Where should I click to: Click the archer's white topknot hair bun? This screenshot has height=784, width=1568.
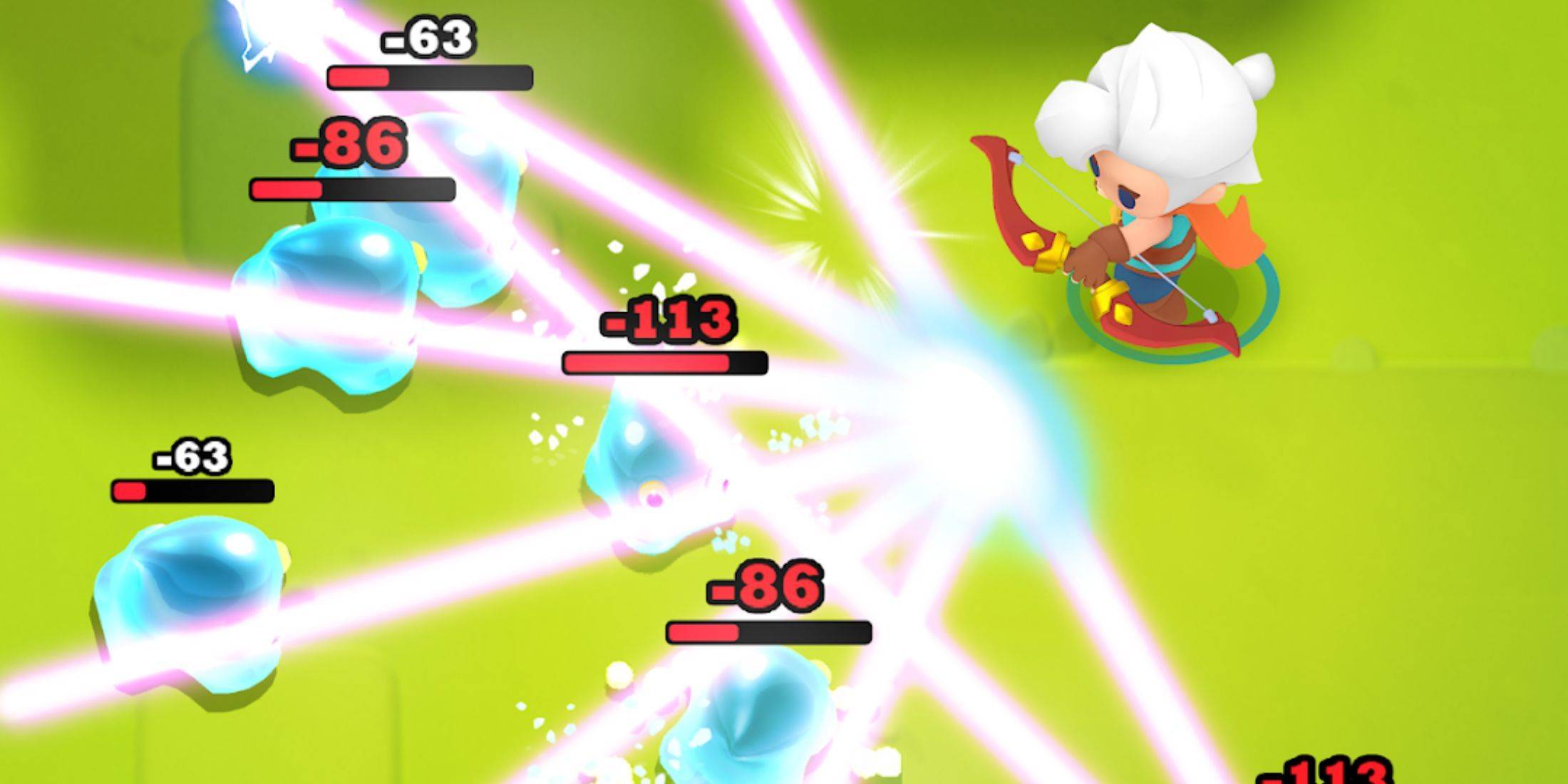tap(1254, 75)
